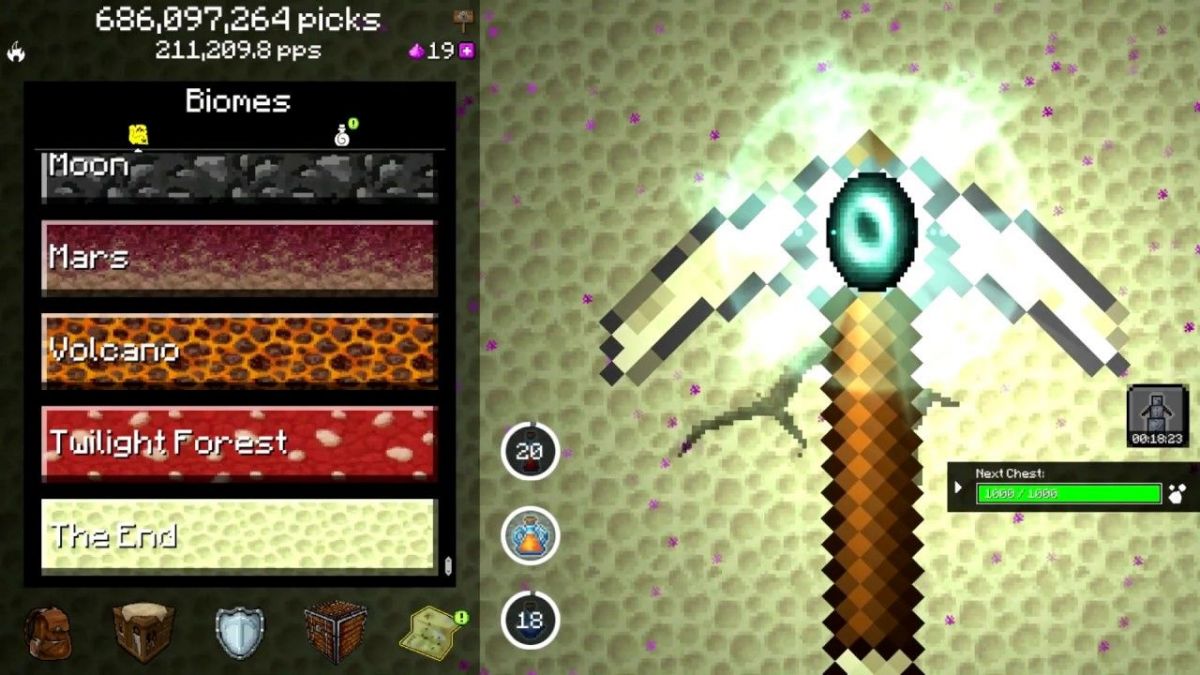This screenshot has width=1200, height=675.
Task: Open the shield menu
Action: 239,632
